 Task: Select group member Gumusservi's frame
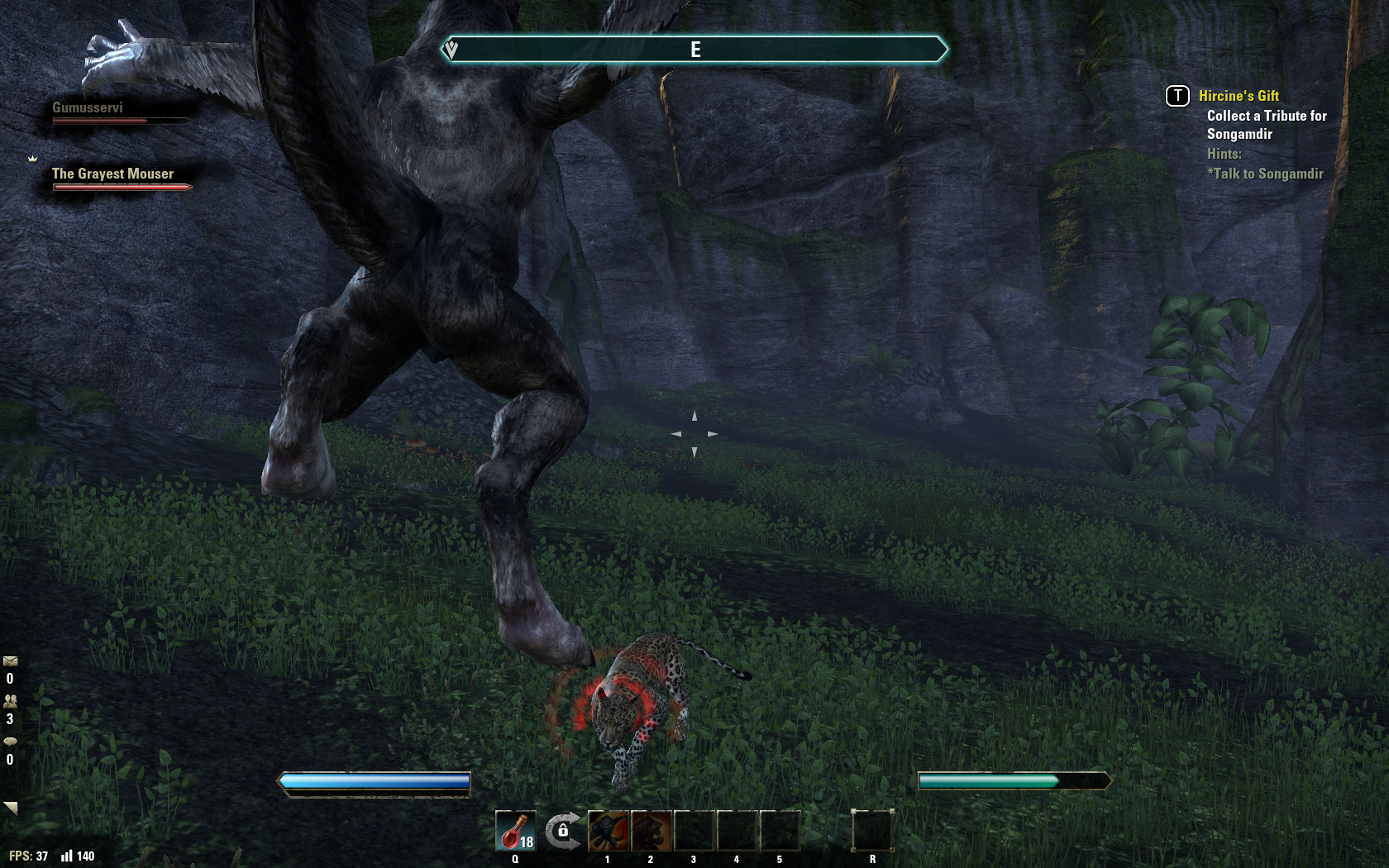88,108
